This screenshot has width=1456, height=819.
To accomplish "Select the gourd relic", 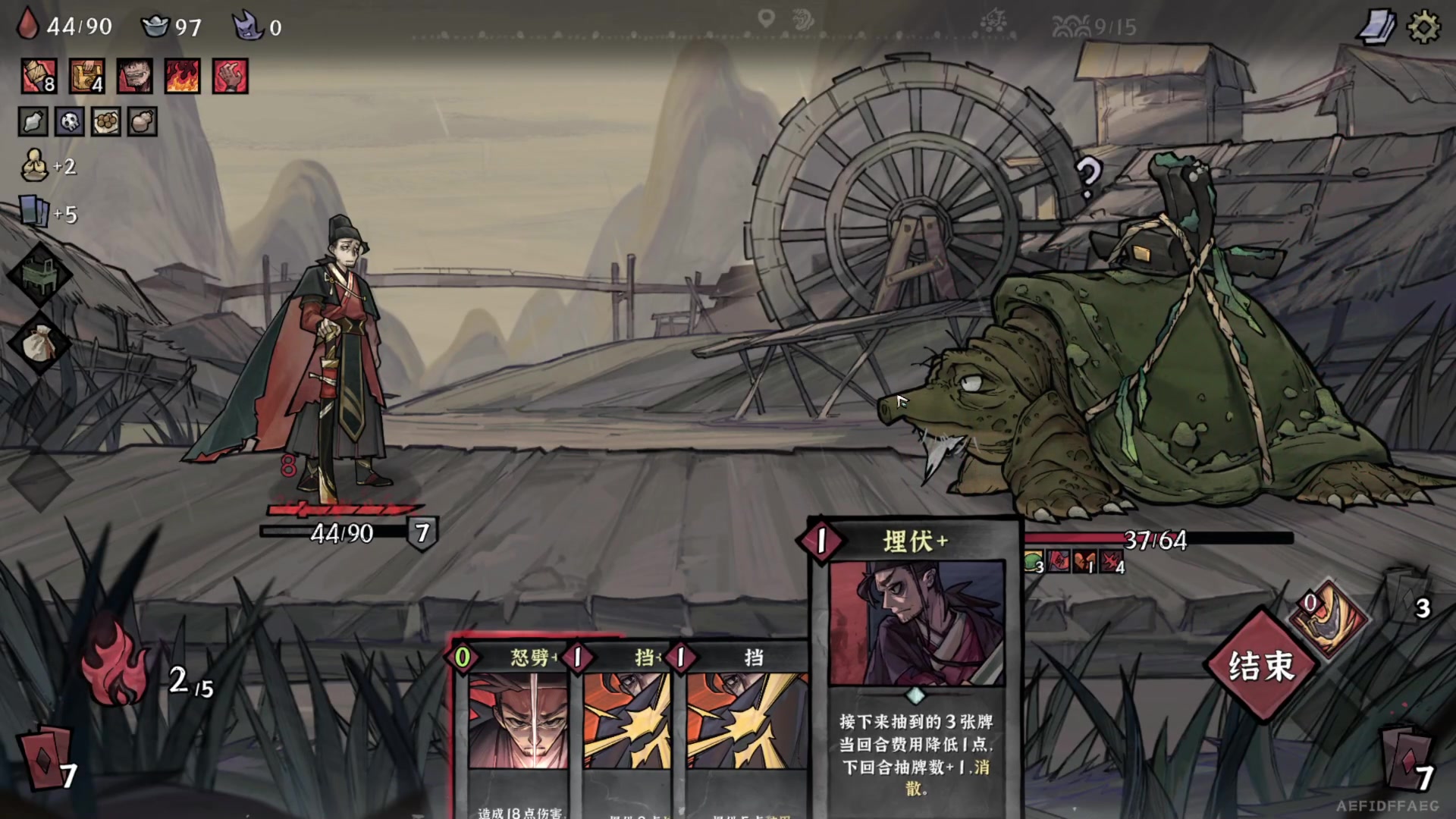I will coord(143,121).
